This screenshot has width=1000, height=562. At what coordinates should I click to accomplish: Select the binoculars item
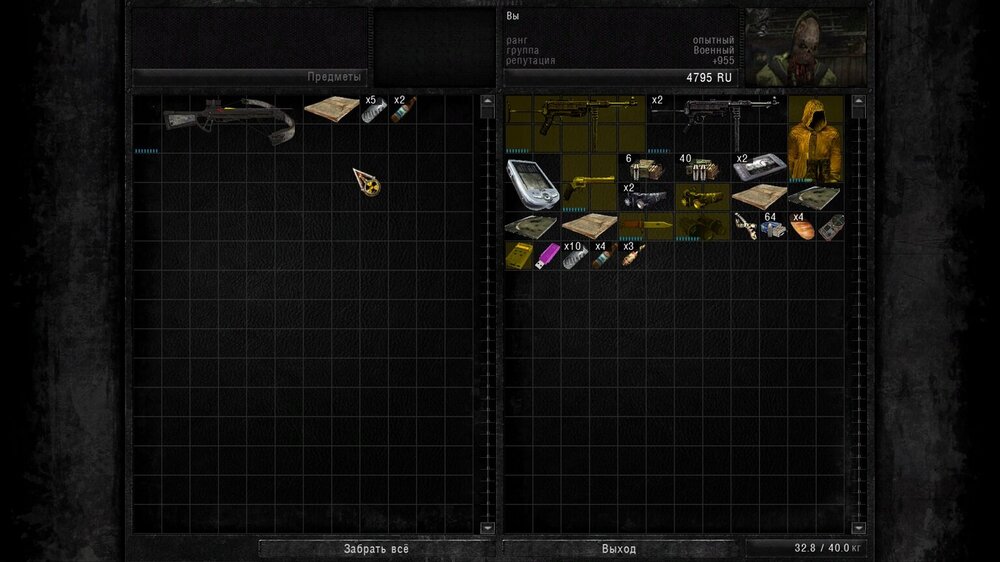702,226
